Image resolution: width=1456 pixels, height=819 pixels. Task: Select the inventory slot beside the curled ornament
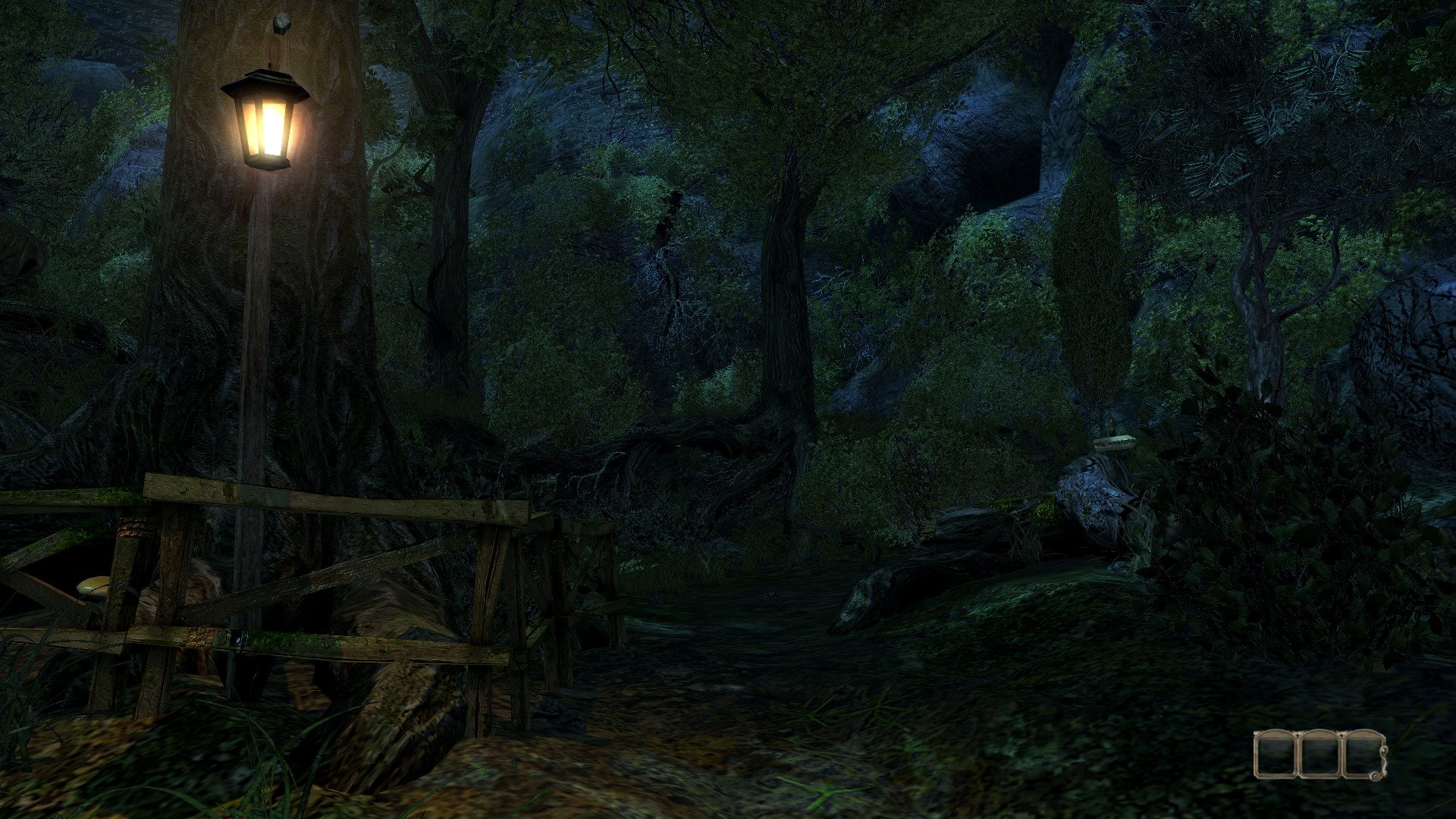(x=1362, y=754)
